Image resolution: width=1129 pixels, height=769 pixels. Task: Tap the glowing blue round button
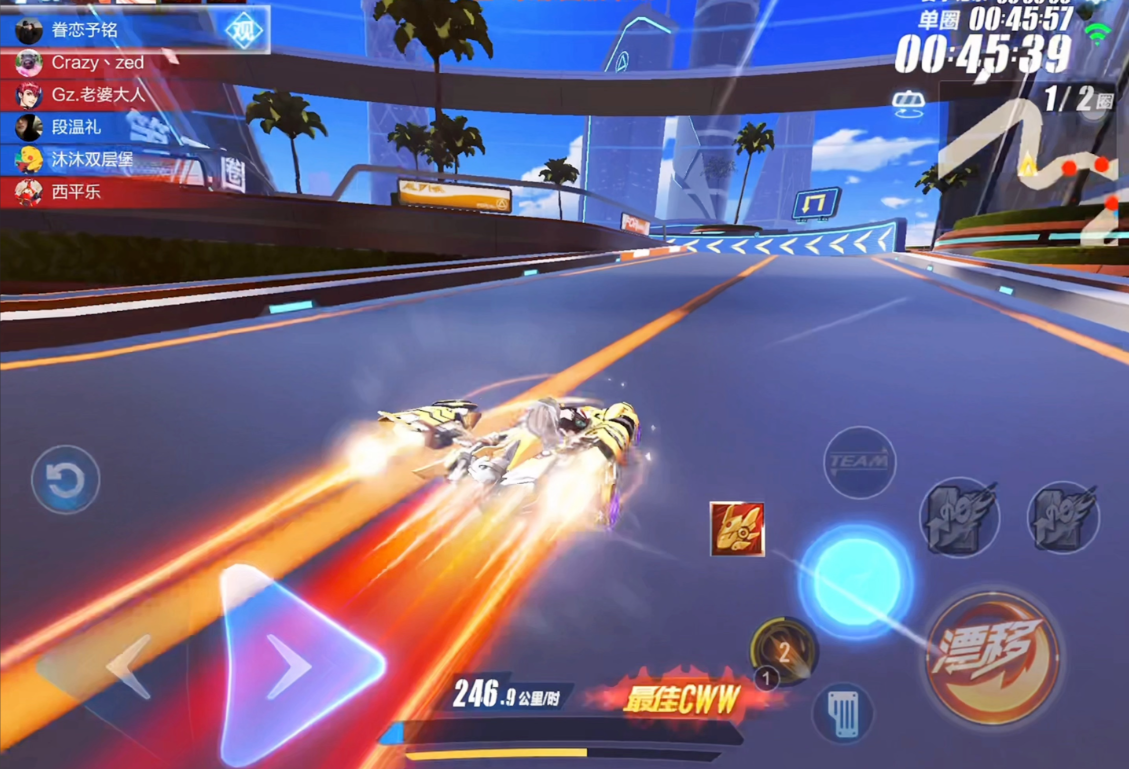(x=854, y=582)
